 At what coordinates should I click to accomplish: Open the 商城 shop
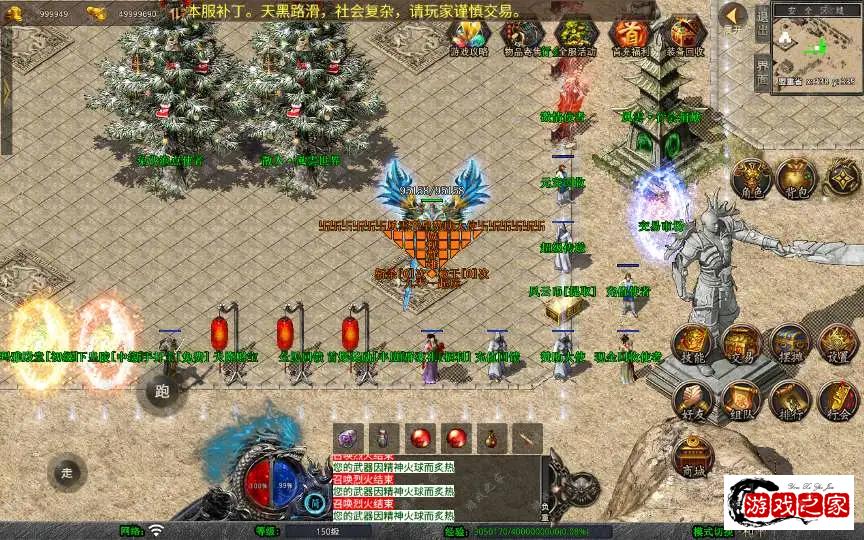691,455
